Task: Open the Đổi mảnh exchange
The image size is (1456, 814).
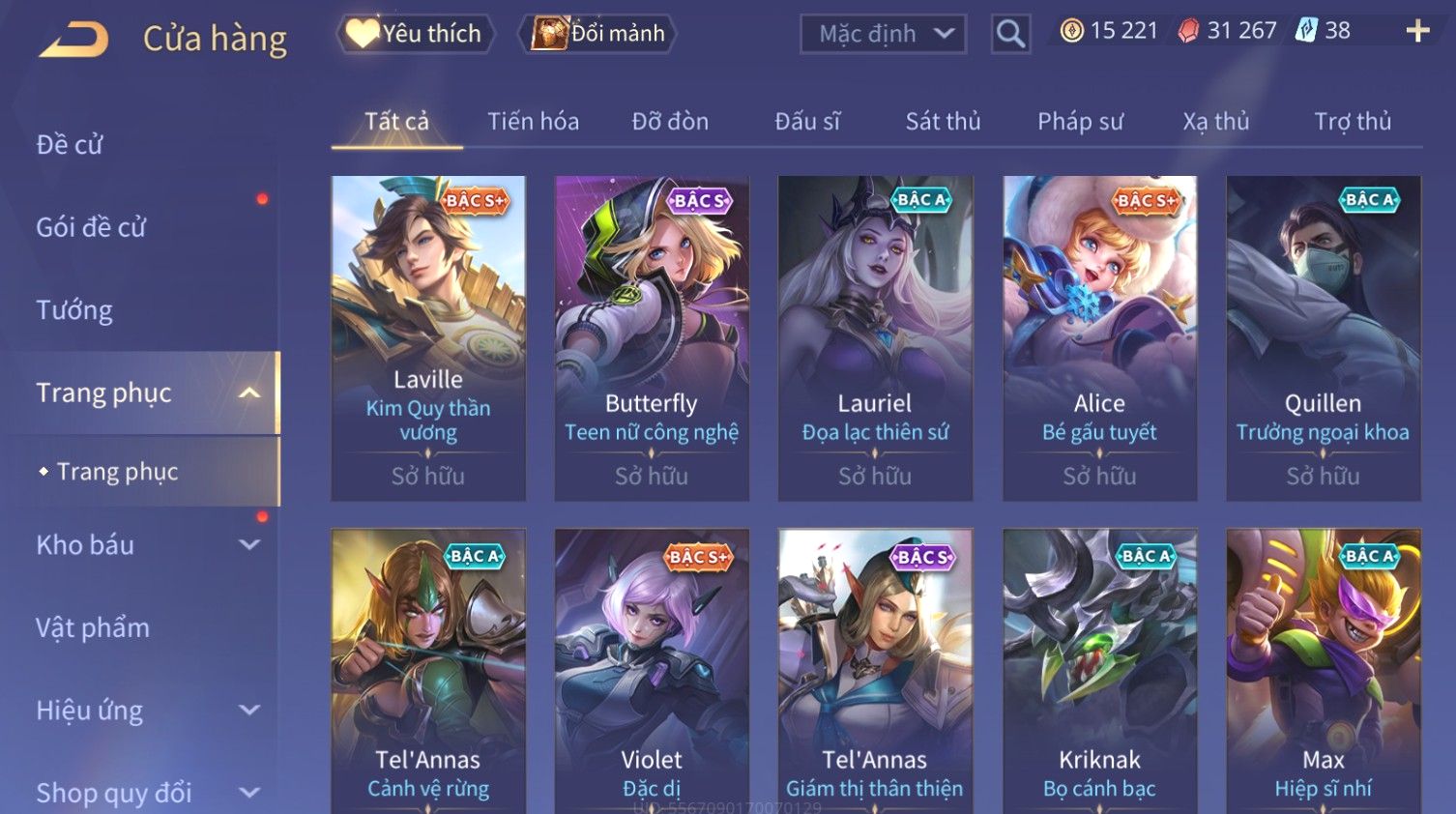Action: coord(597,34)
